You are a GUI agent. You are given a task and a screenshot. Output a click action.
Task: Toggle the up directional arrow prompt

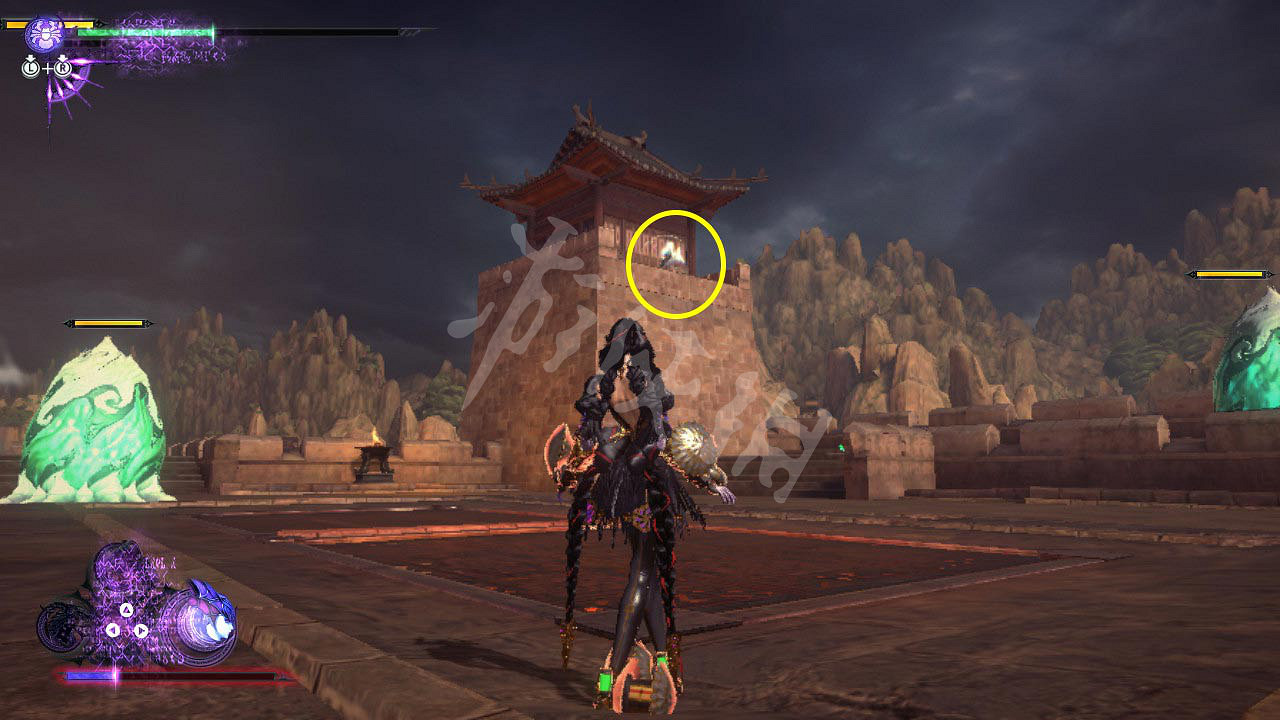127,608
